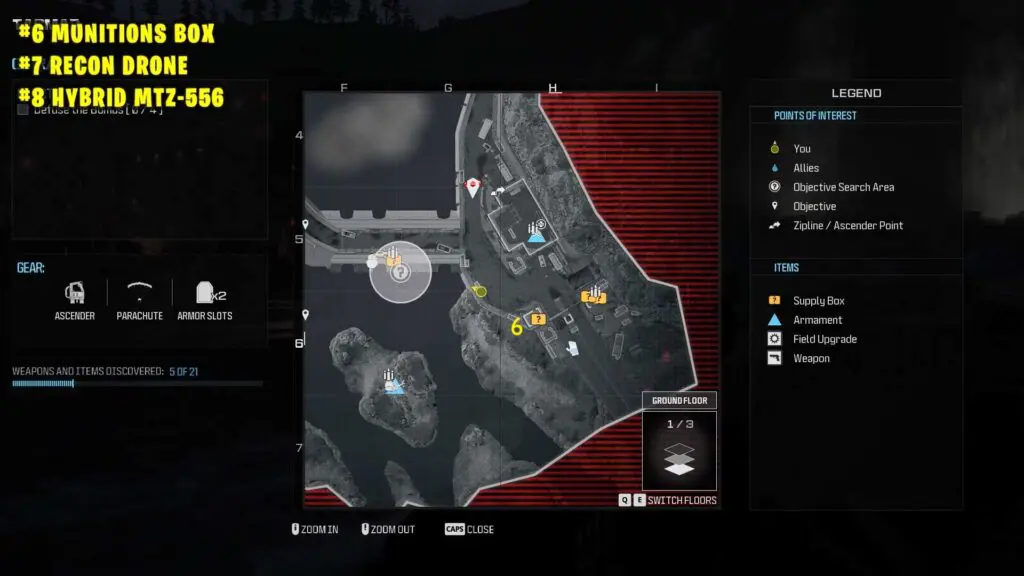Click the yellow player position marker
Image resolution: width=1024 pixels, height=576 pixels.
click(480, 290)
